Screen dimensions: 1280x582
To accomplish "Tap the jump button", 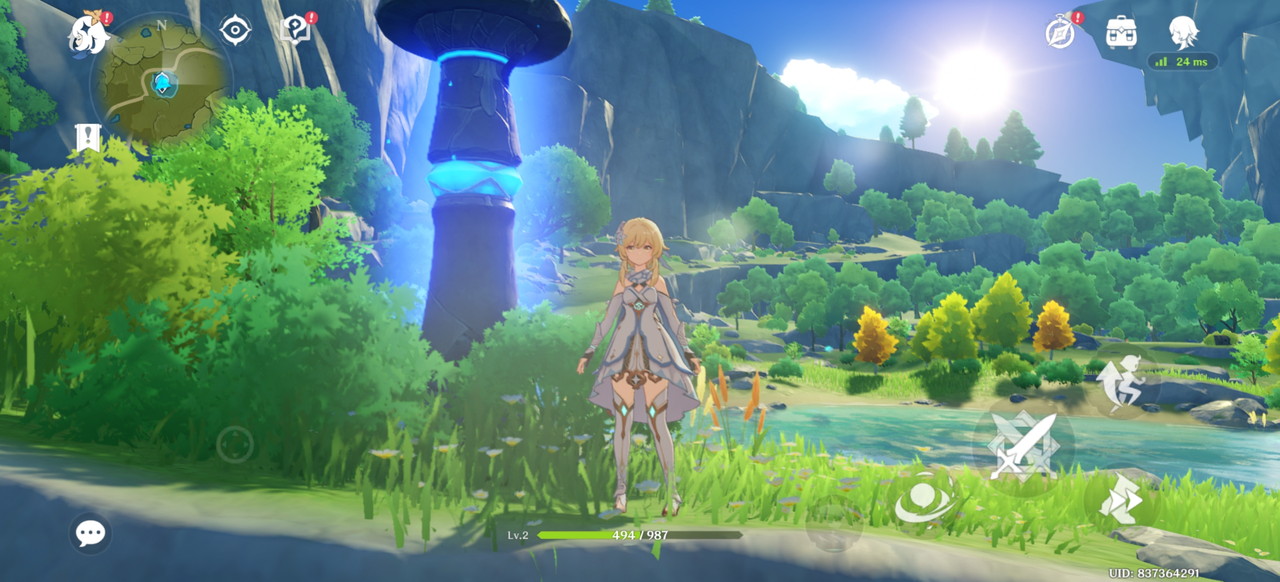I will click(1120, 380).
